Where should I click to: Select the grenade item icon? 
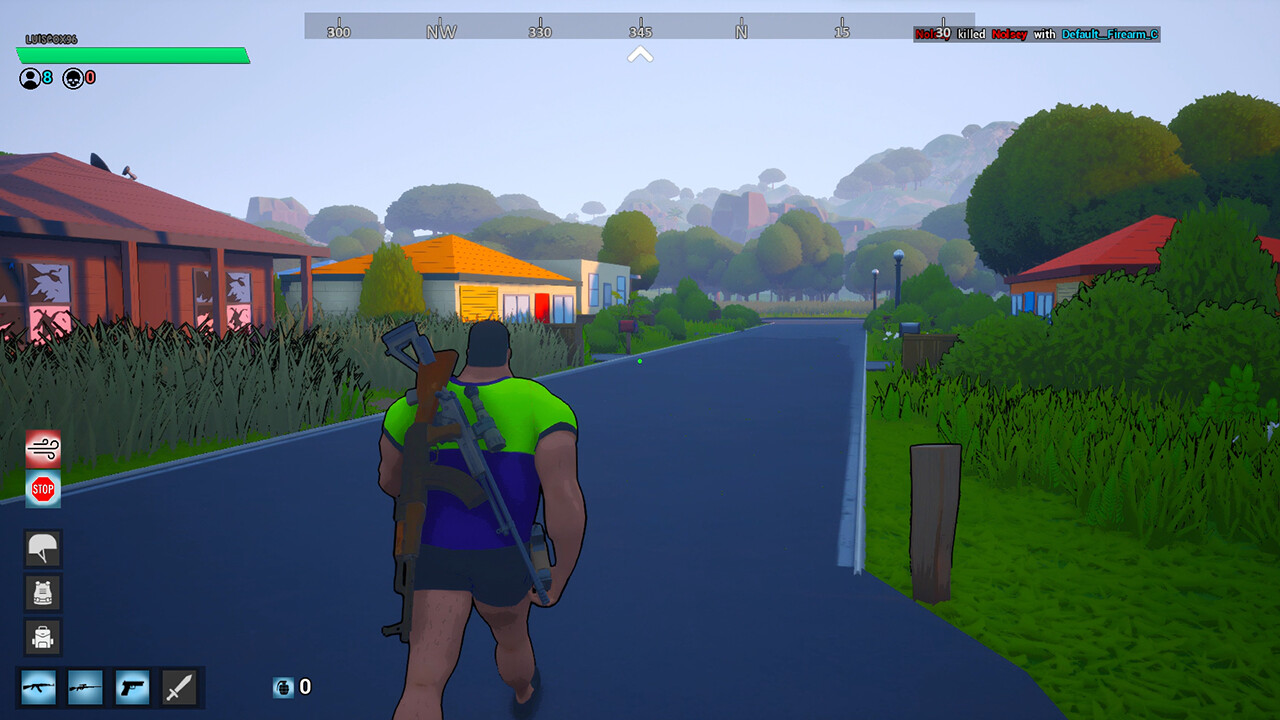(x=283, y=687)
